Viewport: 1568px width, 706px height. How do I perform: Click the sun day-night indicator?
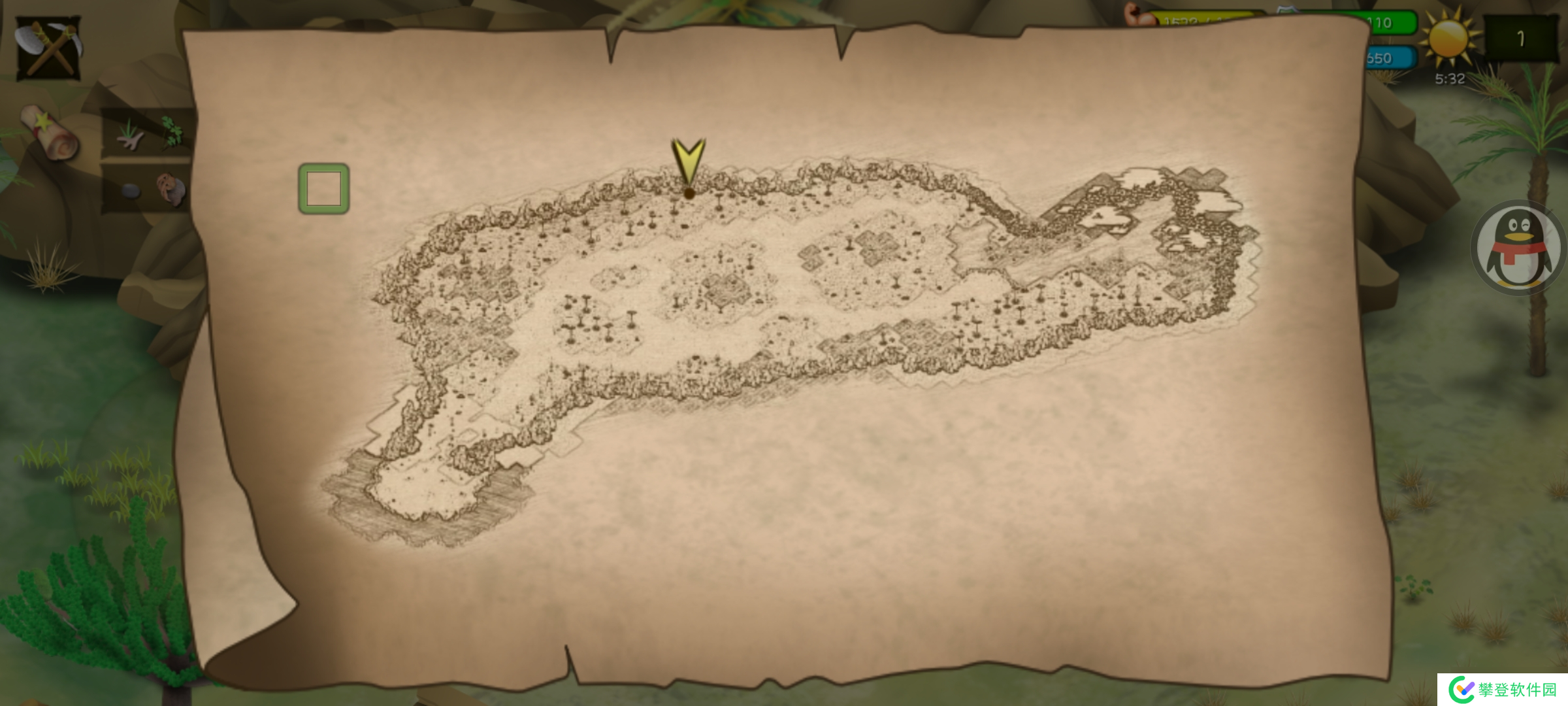pyautogui.click(x=1448, y=39)
